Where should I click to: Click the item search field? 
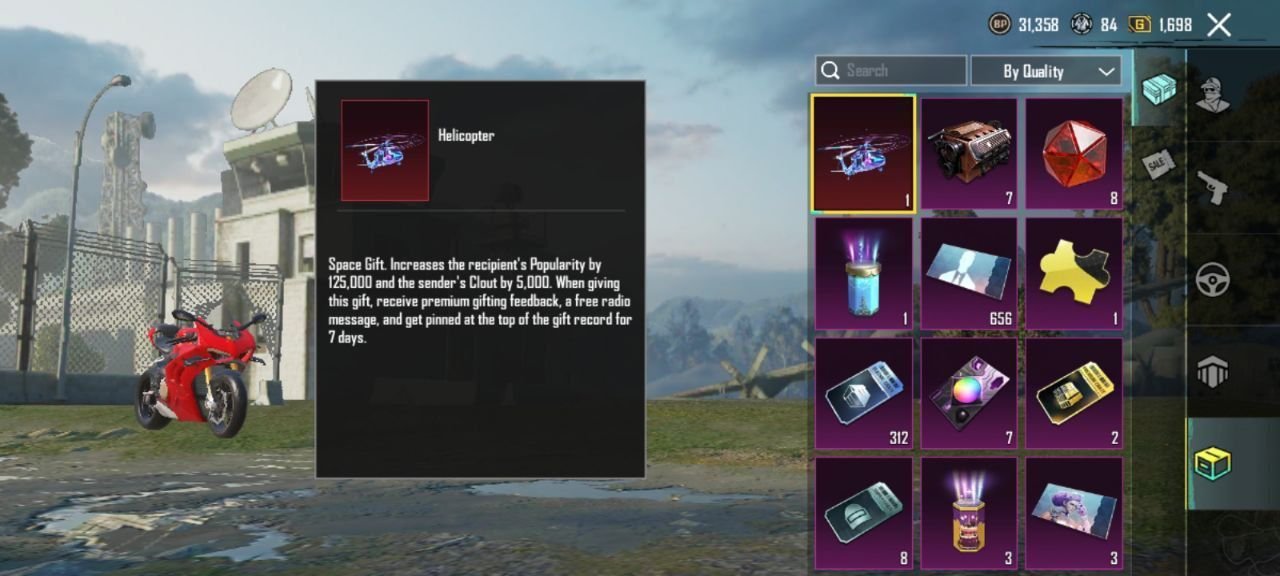tap(890, 70)
